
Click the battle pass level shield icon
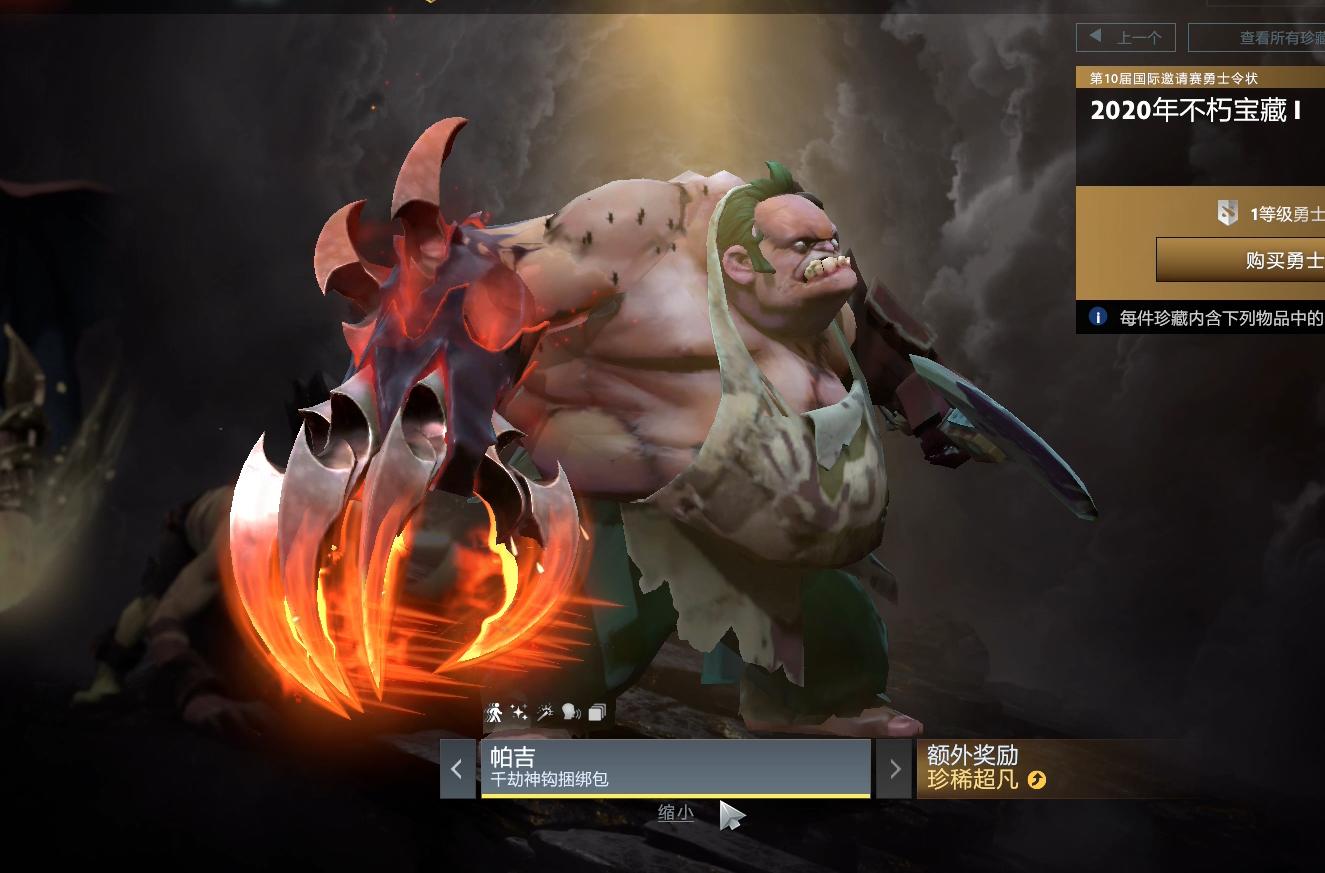[x=1228, y=213]
